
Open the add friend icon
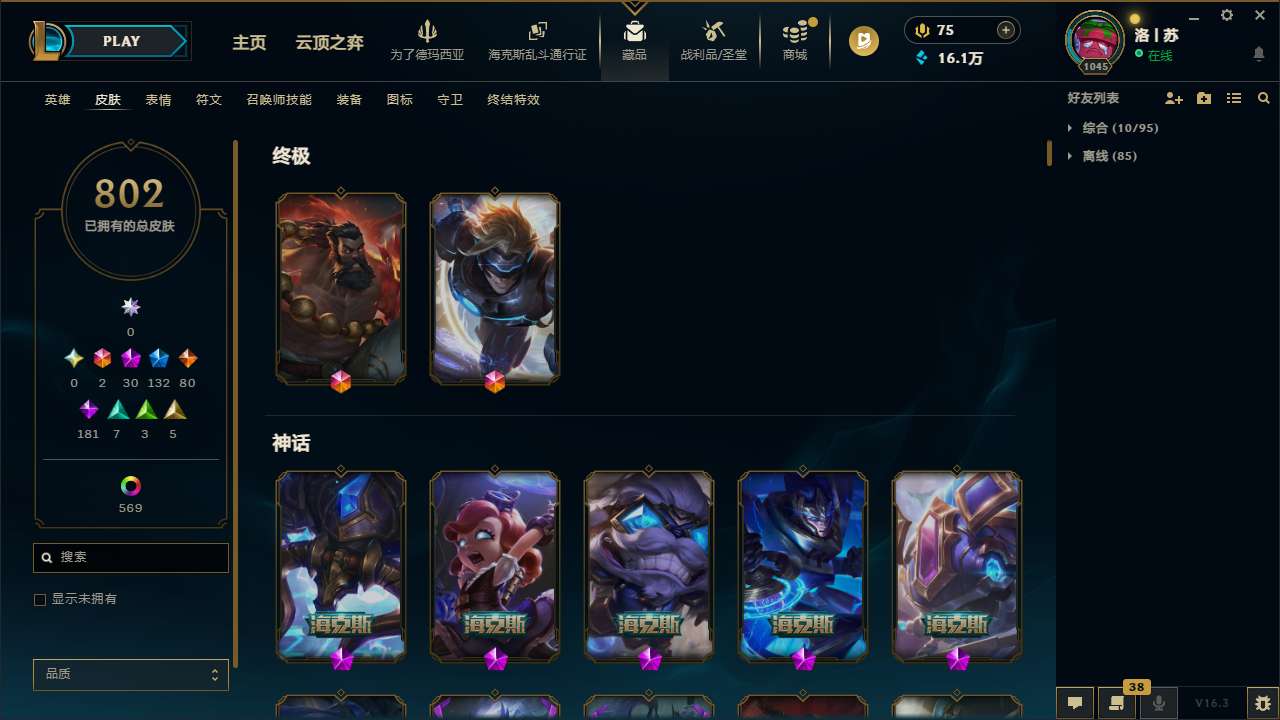1174,98
